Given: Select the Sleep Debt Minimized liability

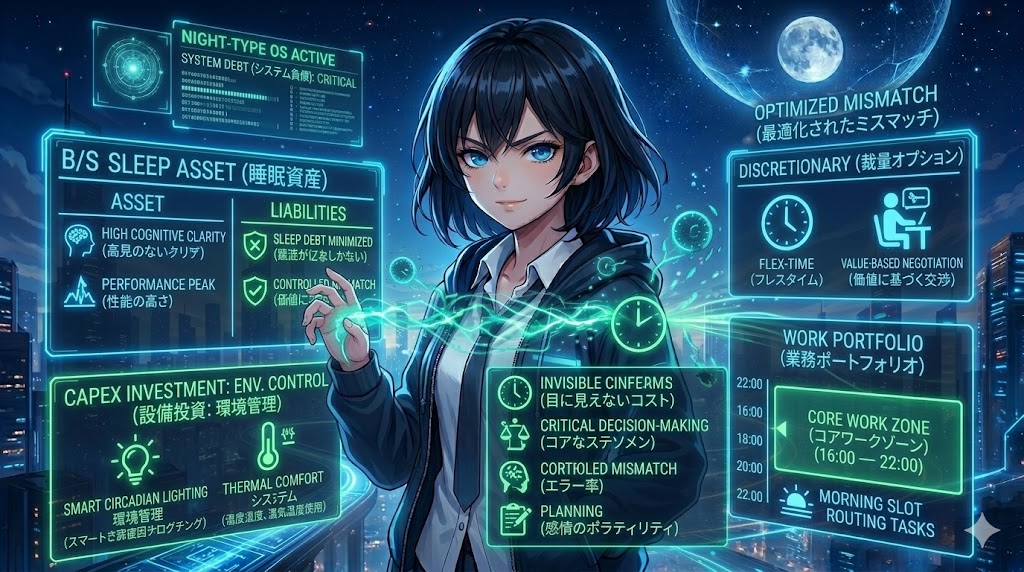Looking at the screenshot, I should 310,247.
